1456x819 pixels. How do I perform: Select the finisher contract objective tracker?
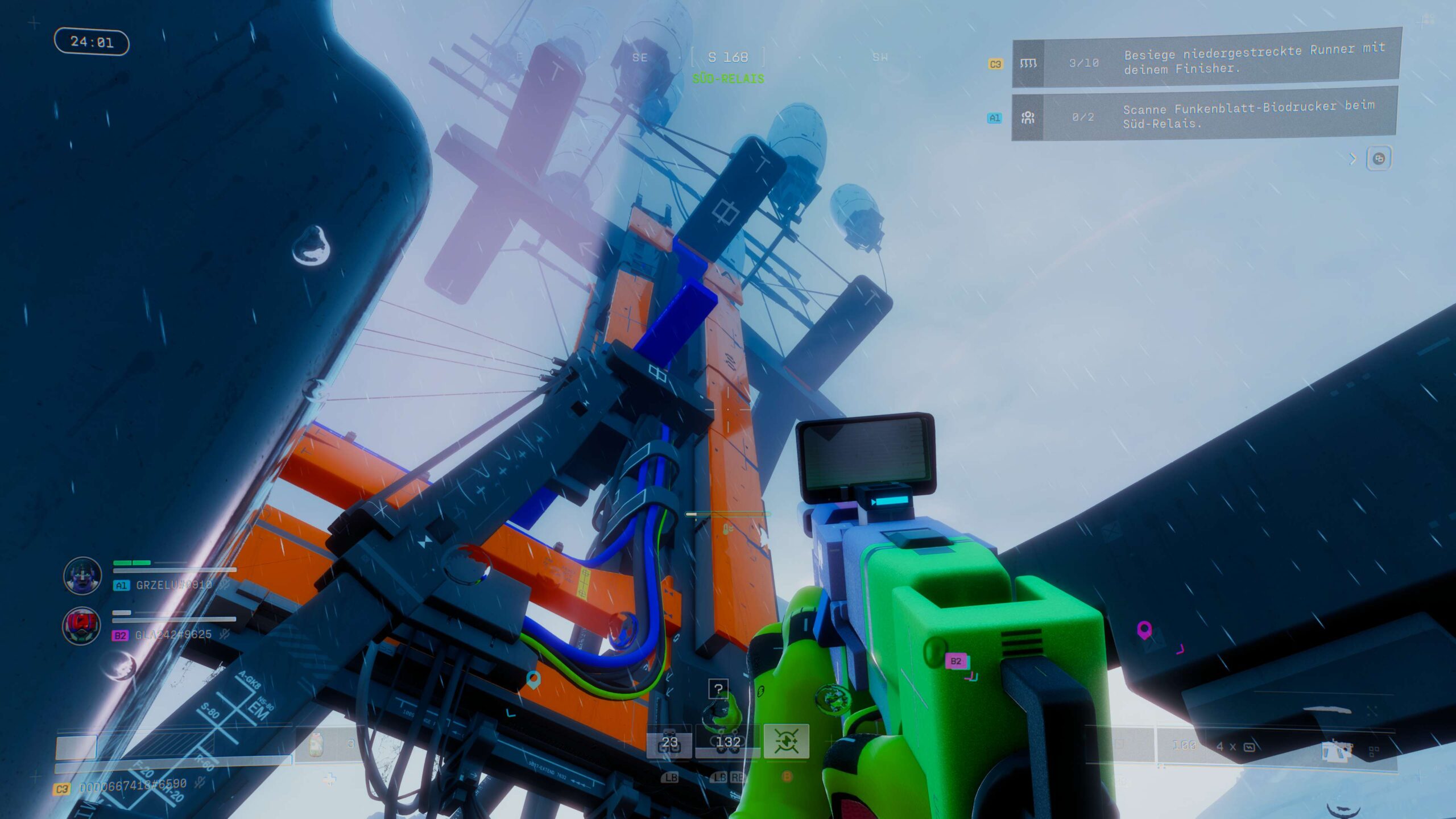coord(1206,61)
